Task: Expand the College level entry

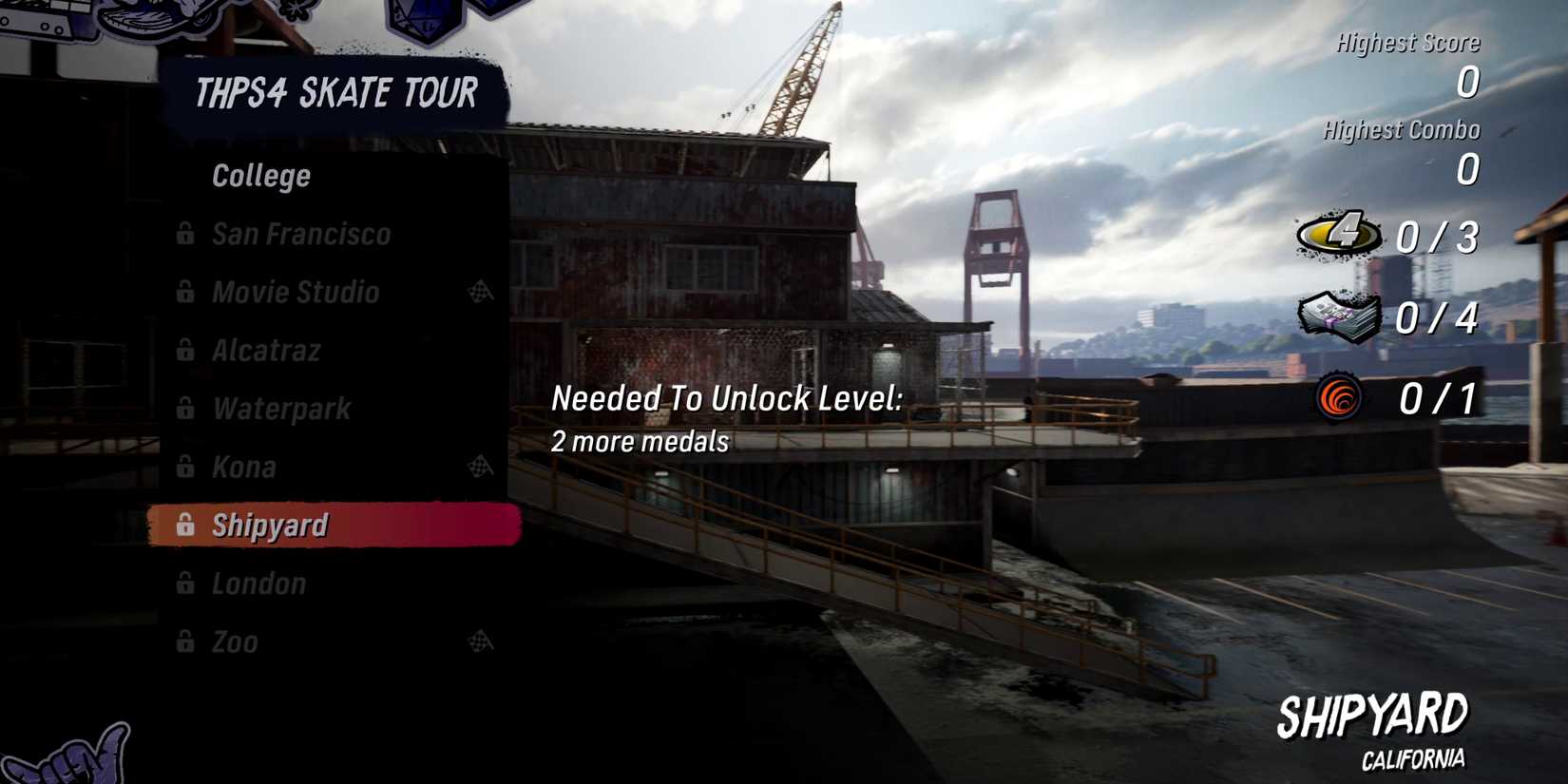Action: click(x=260, y=175)
